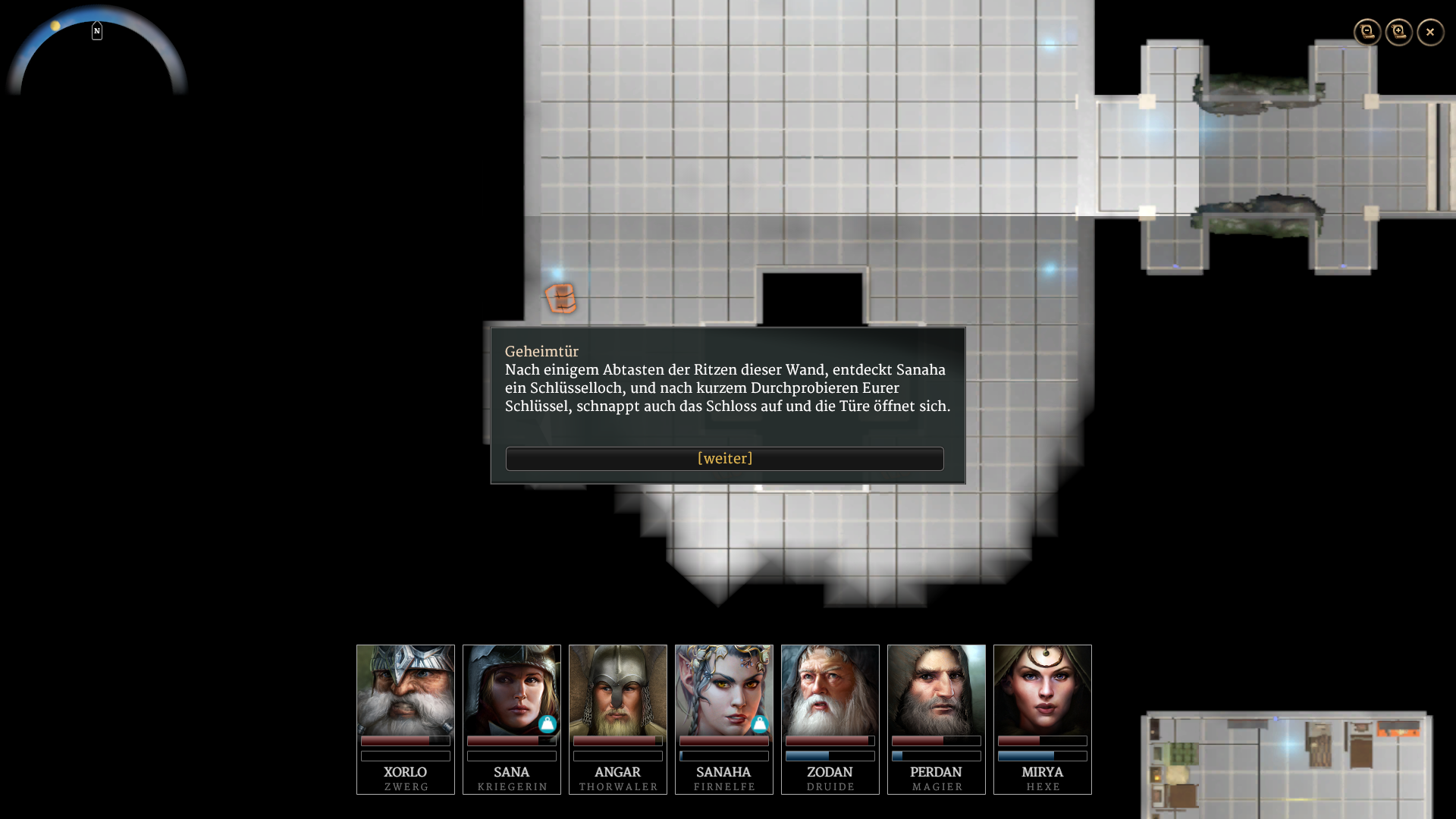Screen dimensions: 1456x819
Task: Select Mirya the Hexe portrait
Action: [1043, 690]
